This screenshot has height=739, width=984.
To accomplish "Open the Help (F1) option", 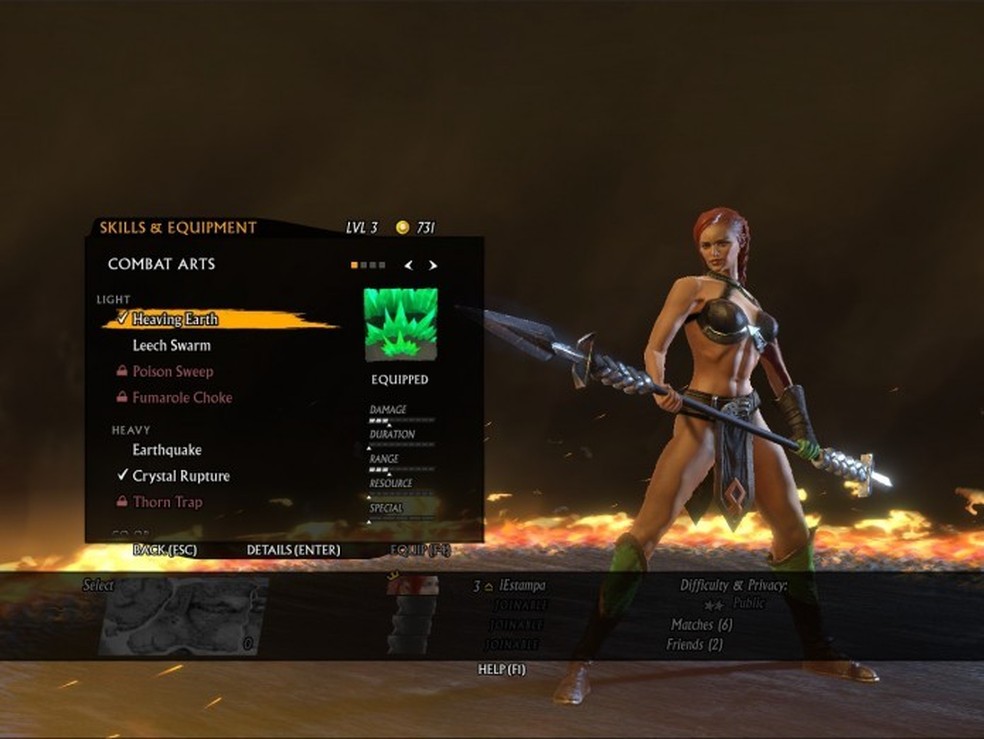I will (502, 669).
